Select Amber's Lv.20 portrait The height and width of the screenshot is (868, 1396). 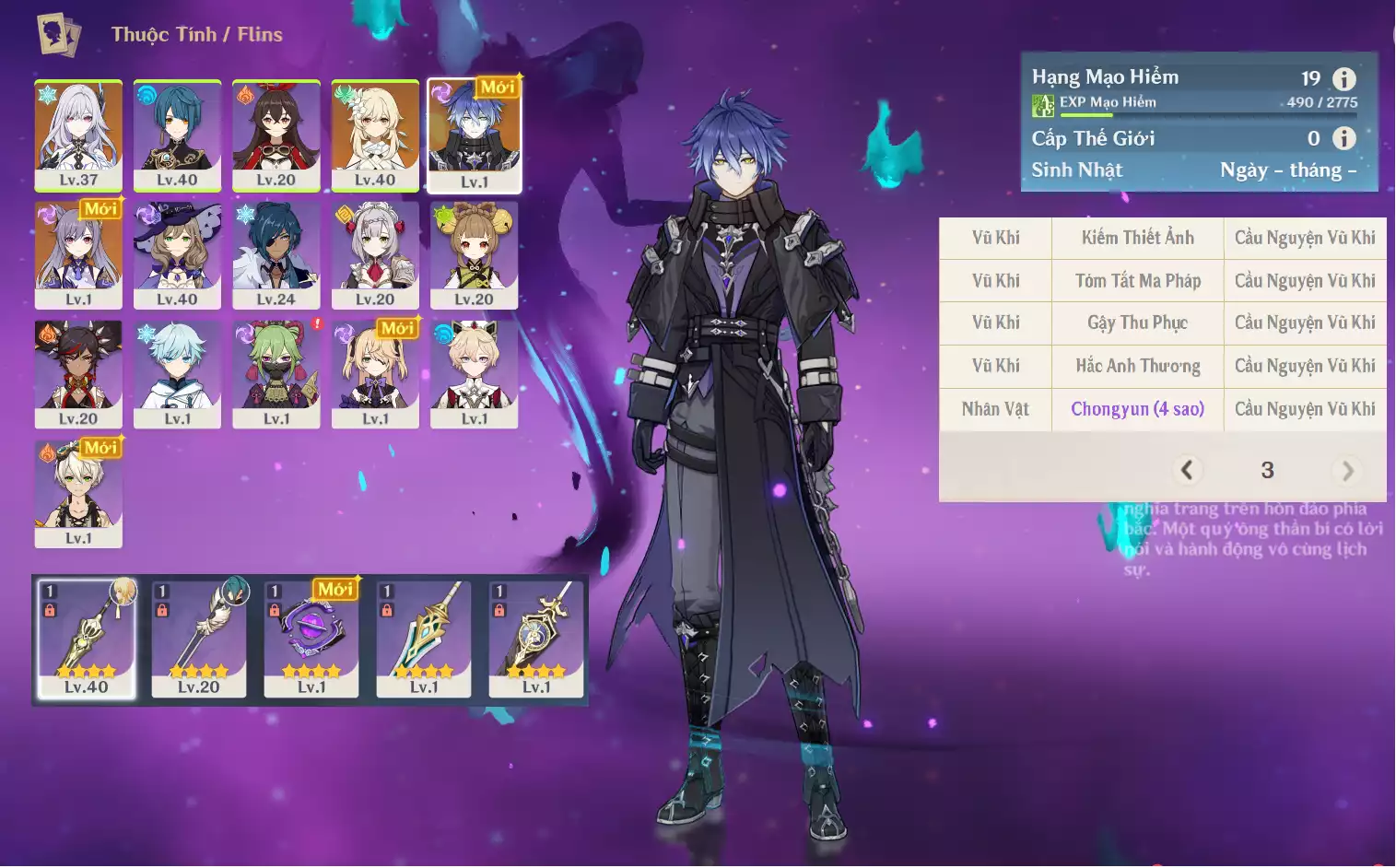(x=276, y=135)
